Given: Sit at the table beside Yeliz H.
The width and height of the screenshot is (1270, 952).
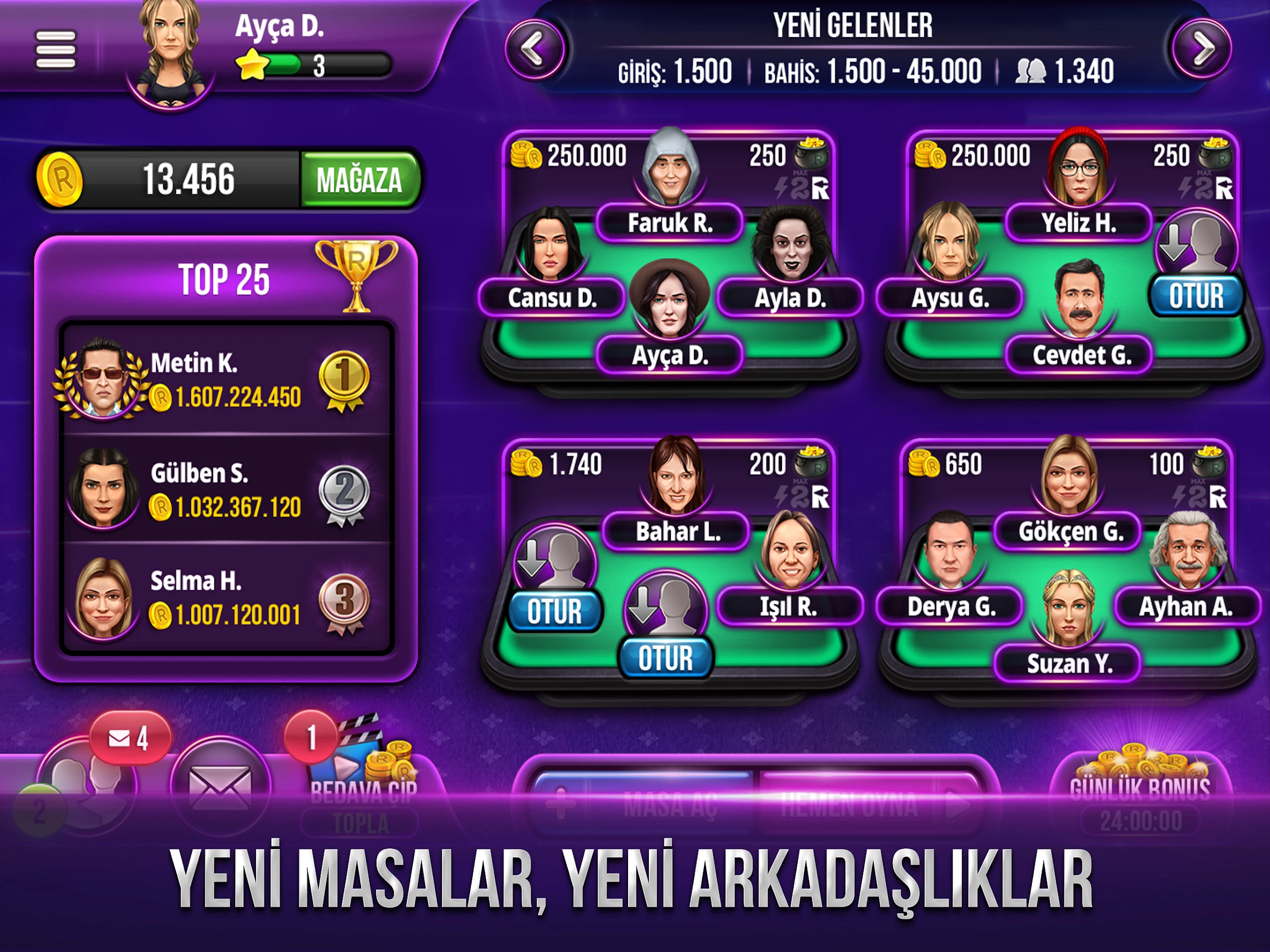Looking at the screenshot, I should tap(1196, 295).
